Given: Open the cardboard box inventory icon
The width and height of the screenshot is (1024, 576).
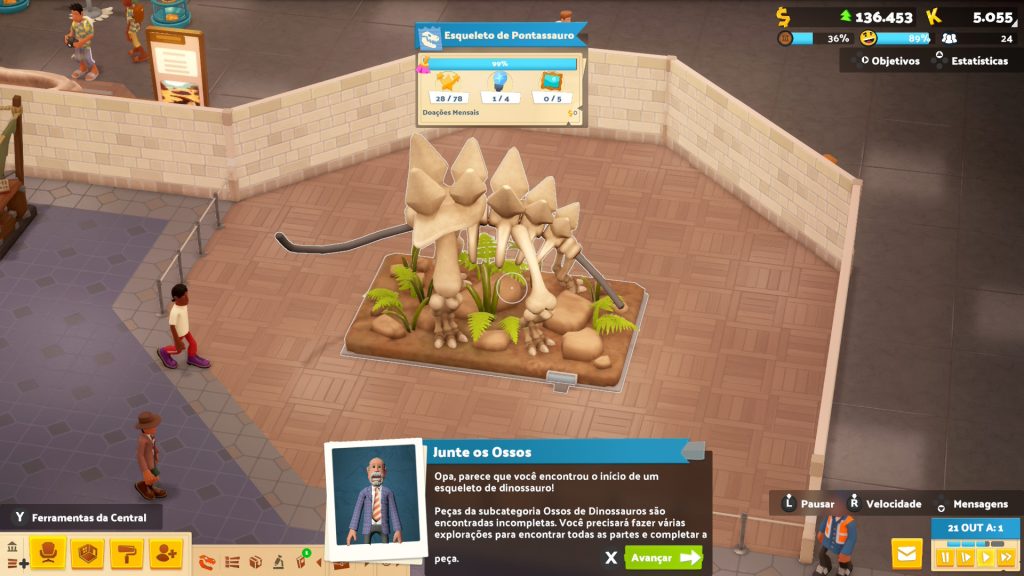Looking at the screenshot, I should coord(255,562).
